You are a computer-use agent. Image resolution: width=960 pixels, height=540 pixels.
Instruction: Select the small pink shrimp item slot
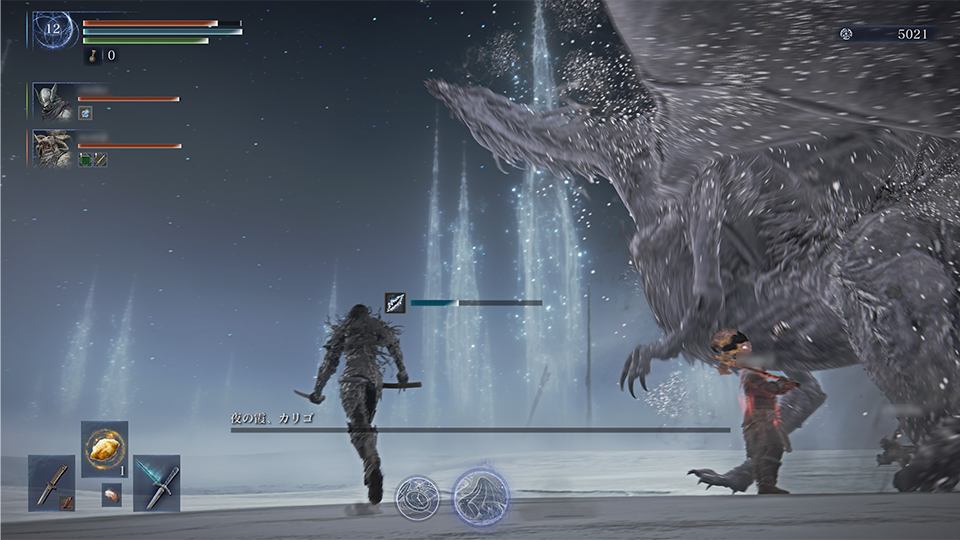tap(112, 494)
